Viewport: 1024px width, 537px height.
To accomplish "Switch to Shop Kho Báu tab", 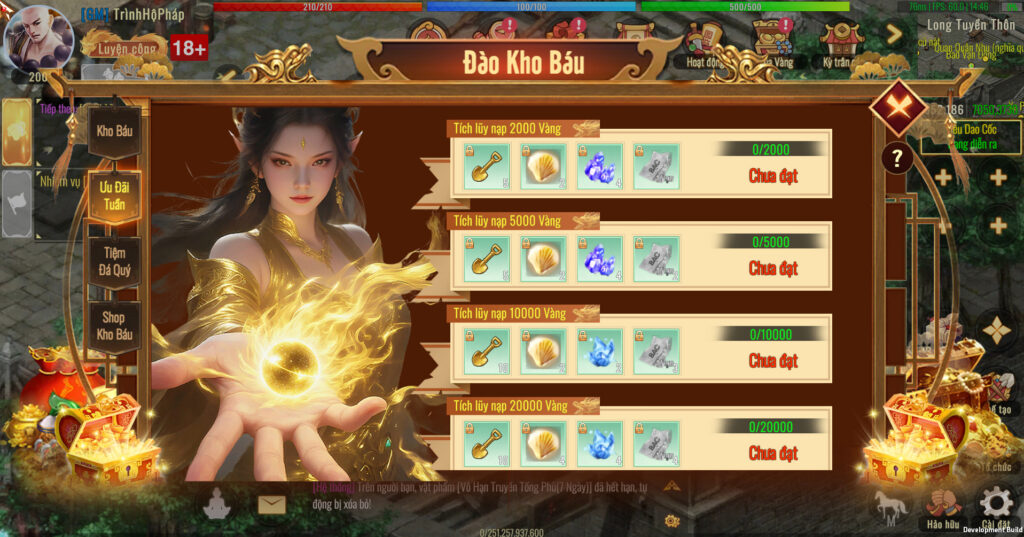I will pos(115,325).
